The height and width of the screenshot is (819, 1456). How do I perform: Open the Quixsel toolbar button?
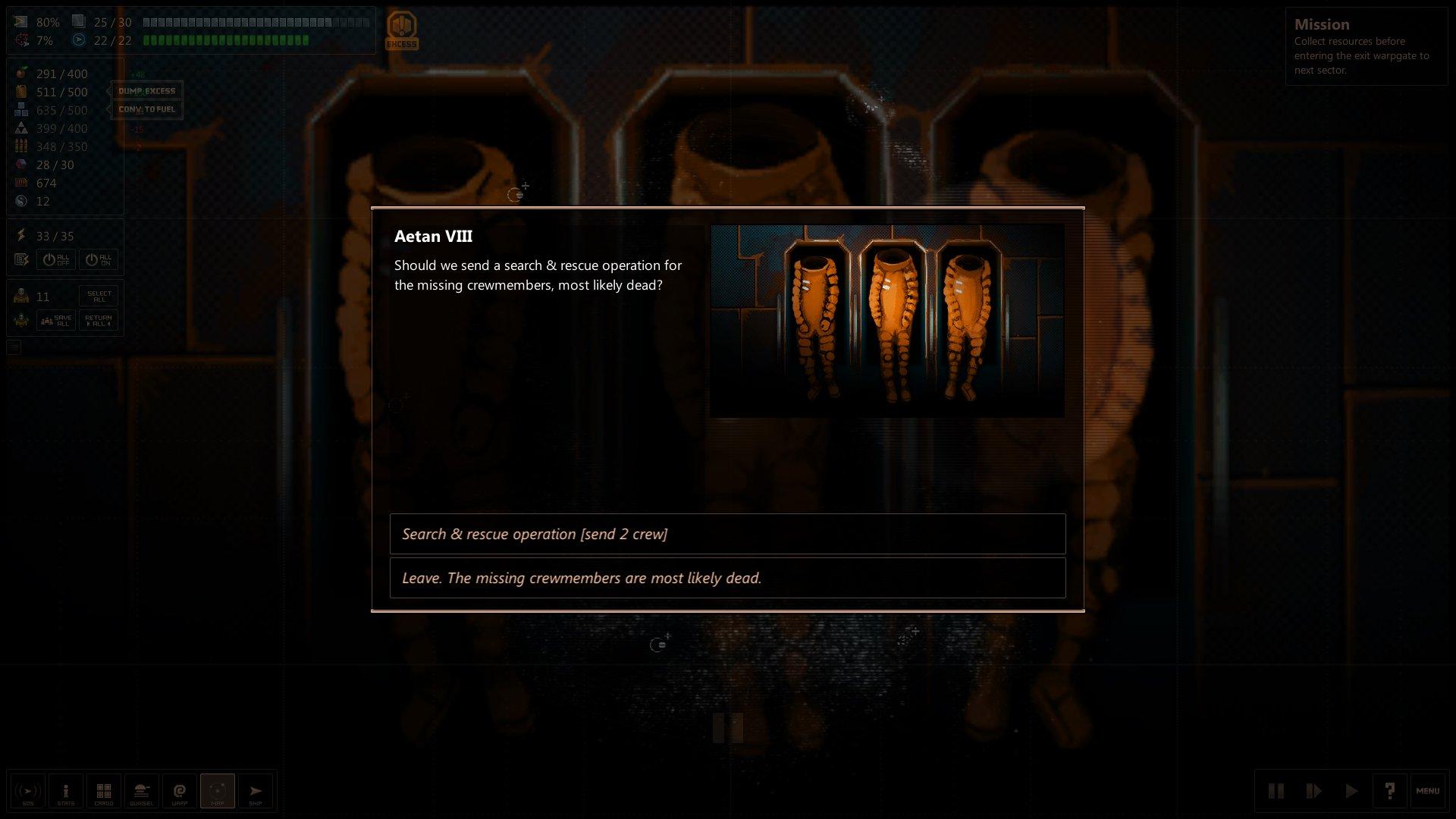[142, 792]
